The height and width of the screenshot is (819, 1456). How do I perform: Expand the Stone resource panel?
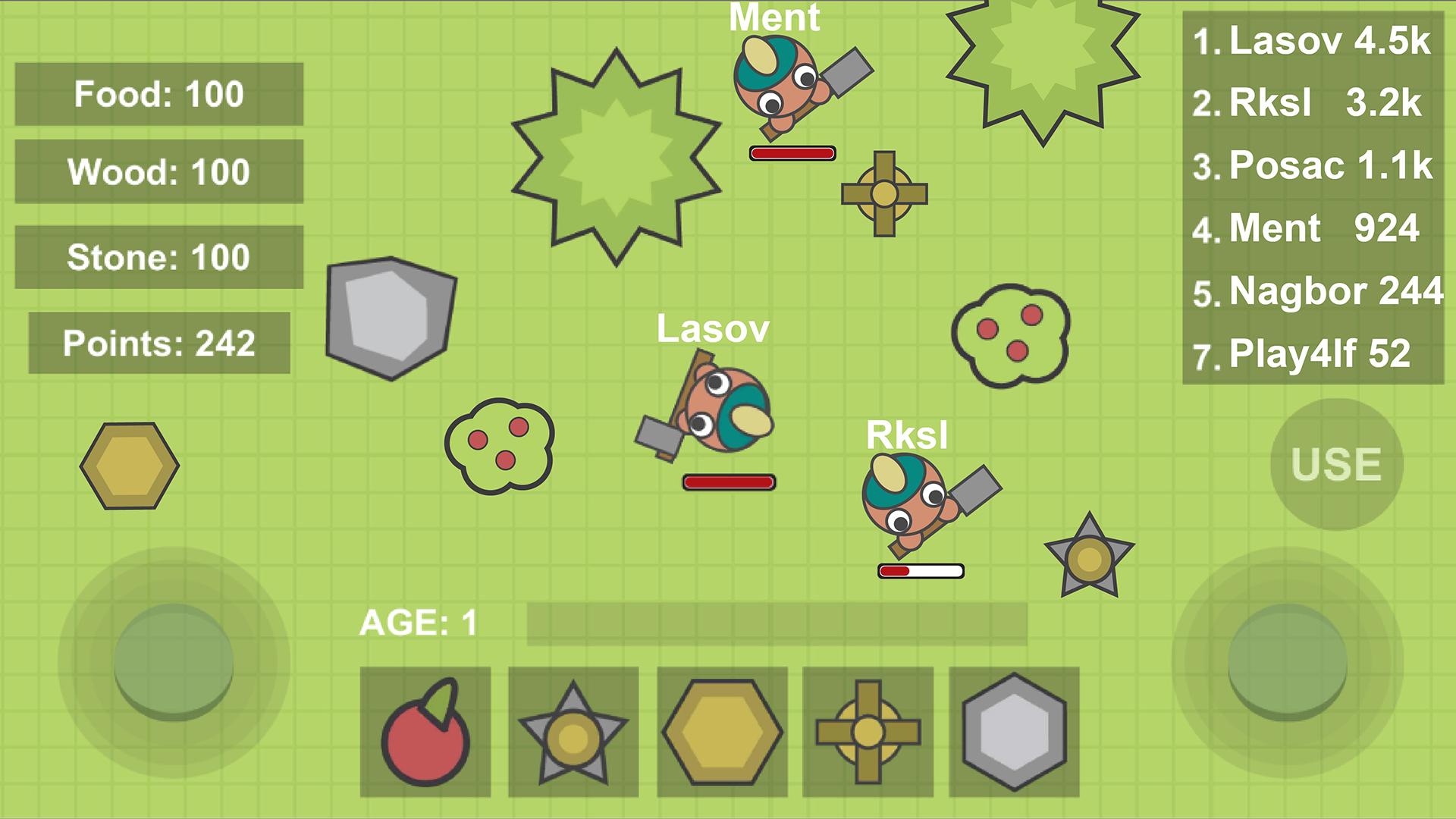(158, 256)
